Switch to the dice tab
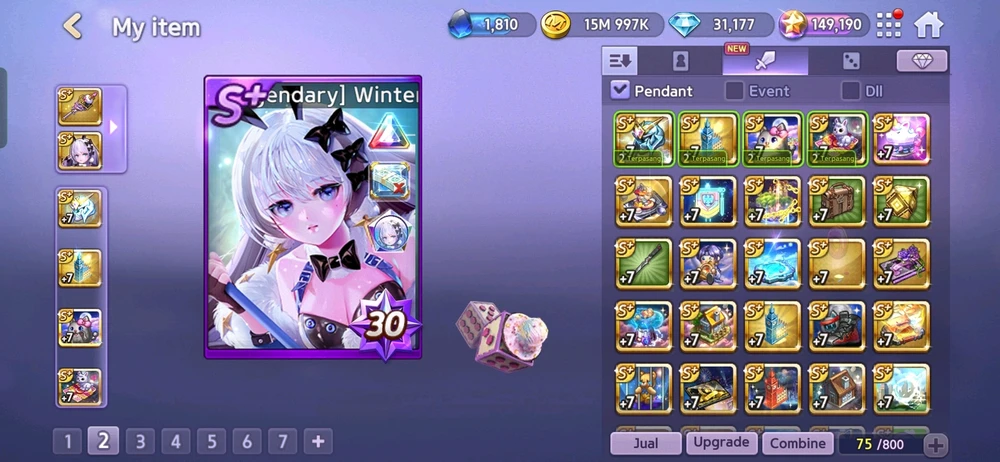This screenshot has width=1000, height=462. tap(850, 61)
